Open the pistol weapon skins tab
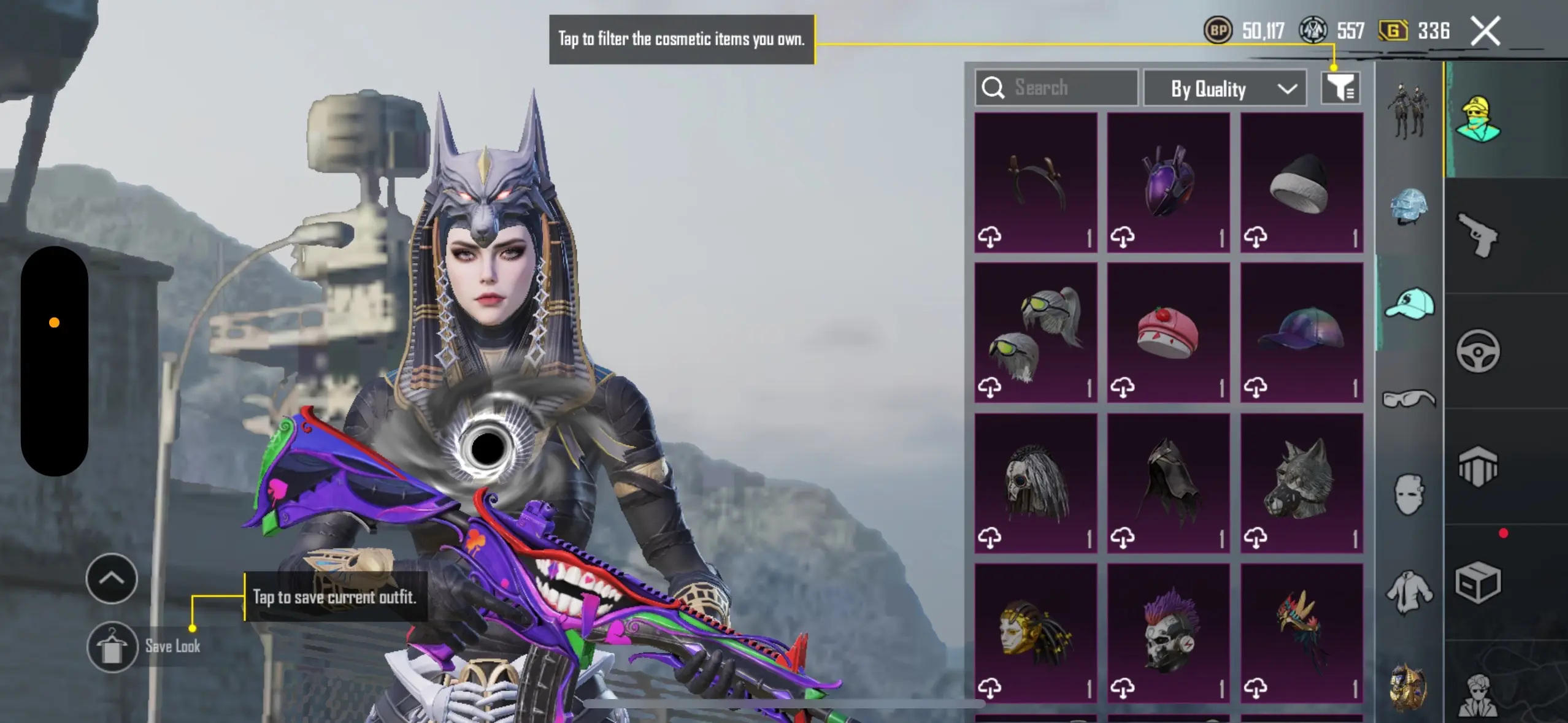 pos(1478,235)
